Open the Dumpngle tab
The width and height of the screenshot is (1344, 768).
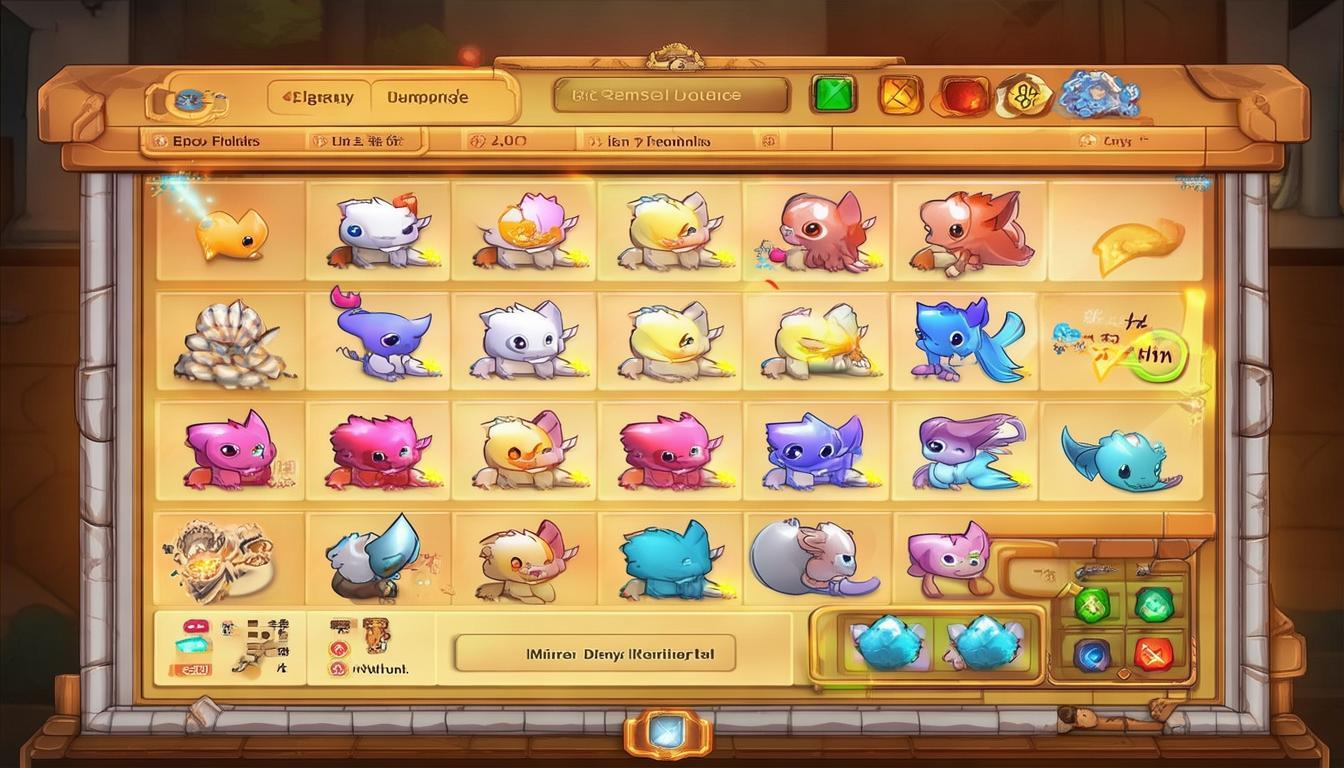coord(427,98)
